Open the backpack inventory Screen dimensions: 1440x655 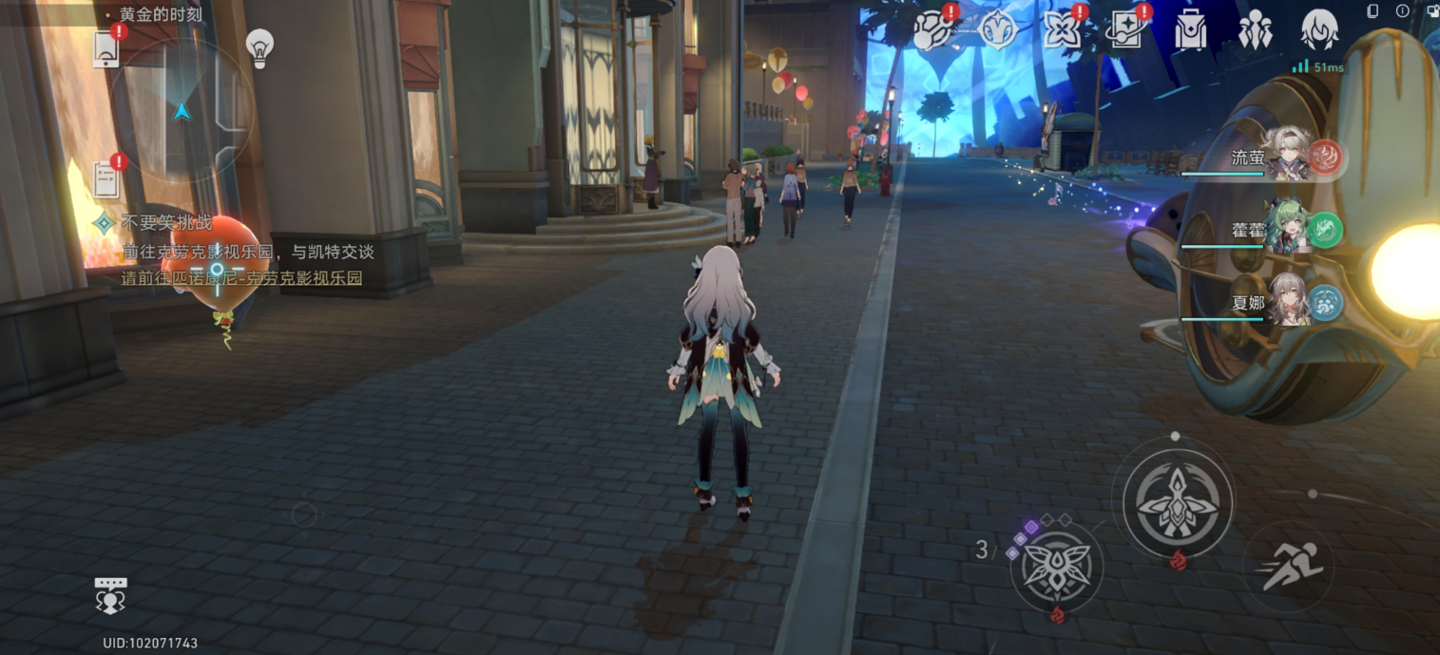point(1190,30)
